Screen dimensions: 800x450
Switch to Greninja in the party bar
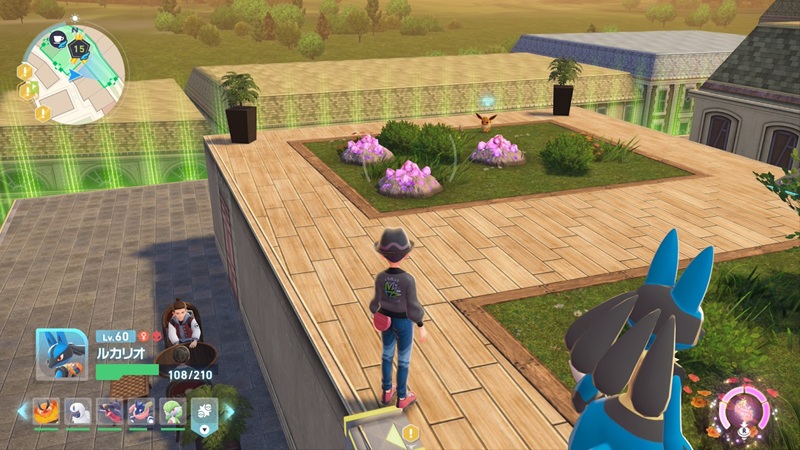coord(140,411)
